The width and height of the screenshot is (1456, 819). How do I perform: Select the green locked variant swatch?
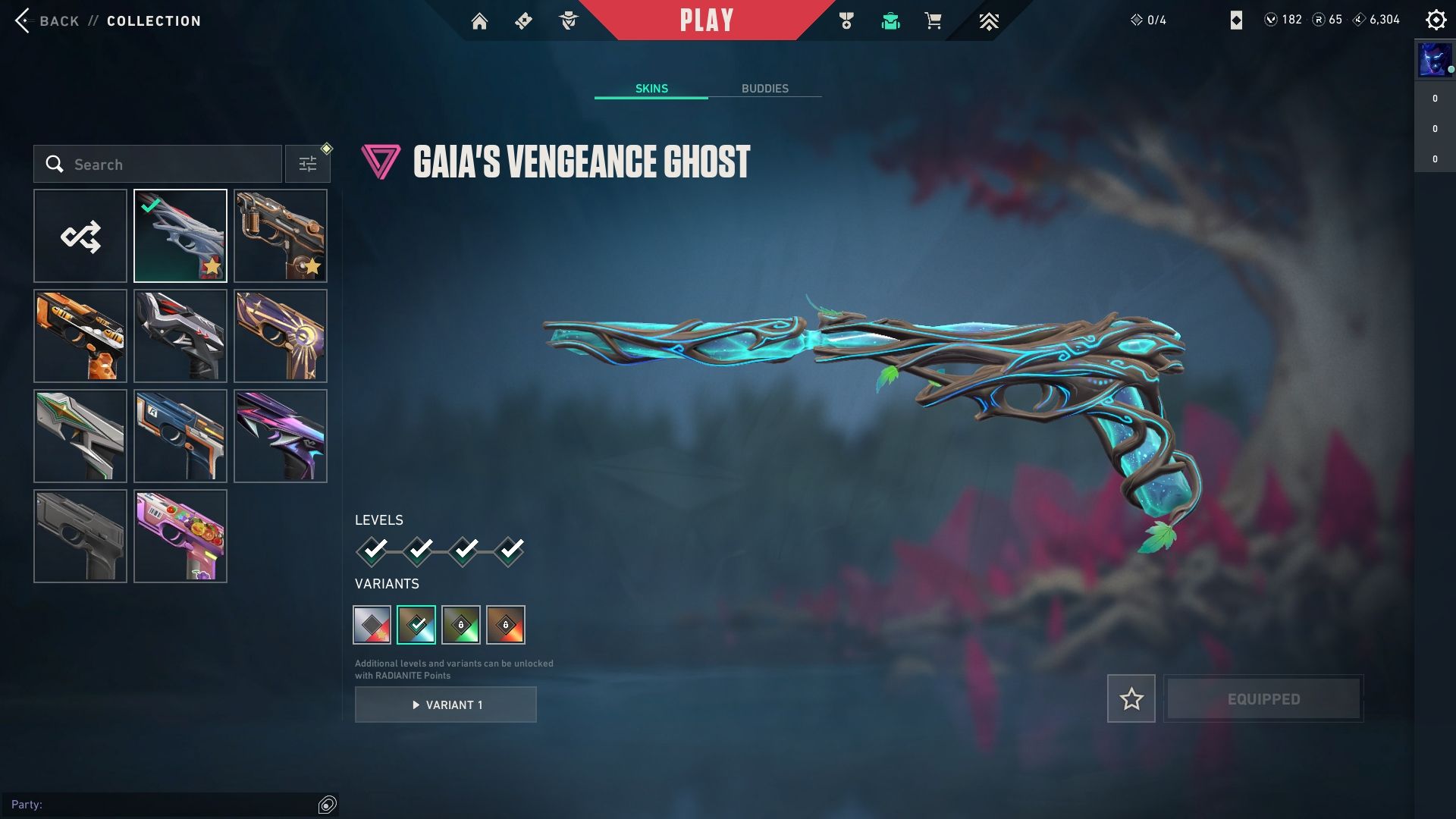461,625
